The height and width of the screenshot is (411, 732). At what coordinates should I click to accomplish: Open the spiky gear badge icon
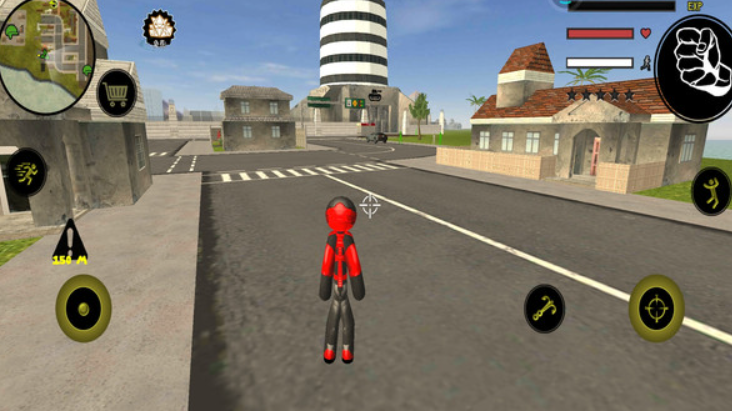click(159, 29)
